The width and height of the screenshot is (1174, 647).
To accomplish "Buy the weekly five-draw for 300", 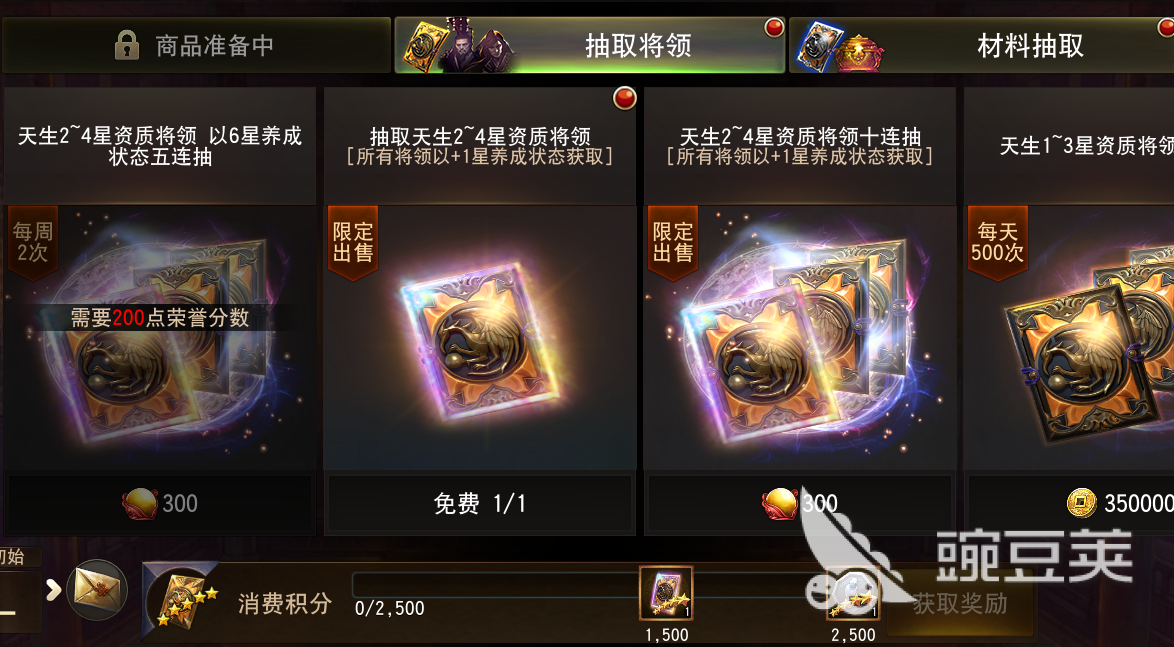I will pos(160,503).
